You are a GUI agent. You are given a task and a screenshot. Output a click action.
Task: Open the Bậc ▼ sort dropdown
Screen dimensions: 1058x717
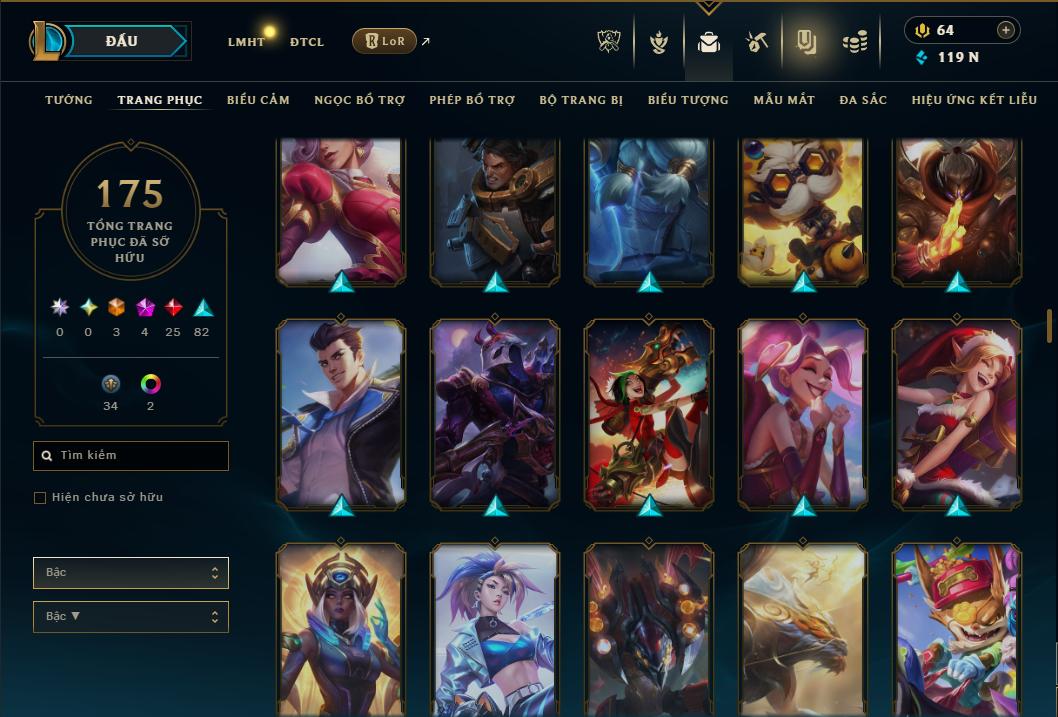130,617
